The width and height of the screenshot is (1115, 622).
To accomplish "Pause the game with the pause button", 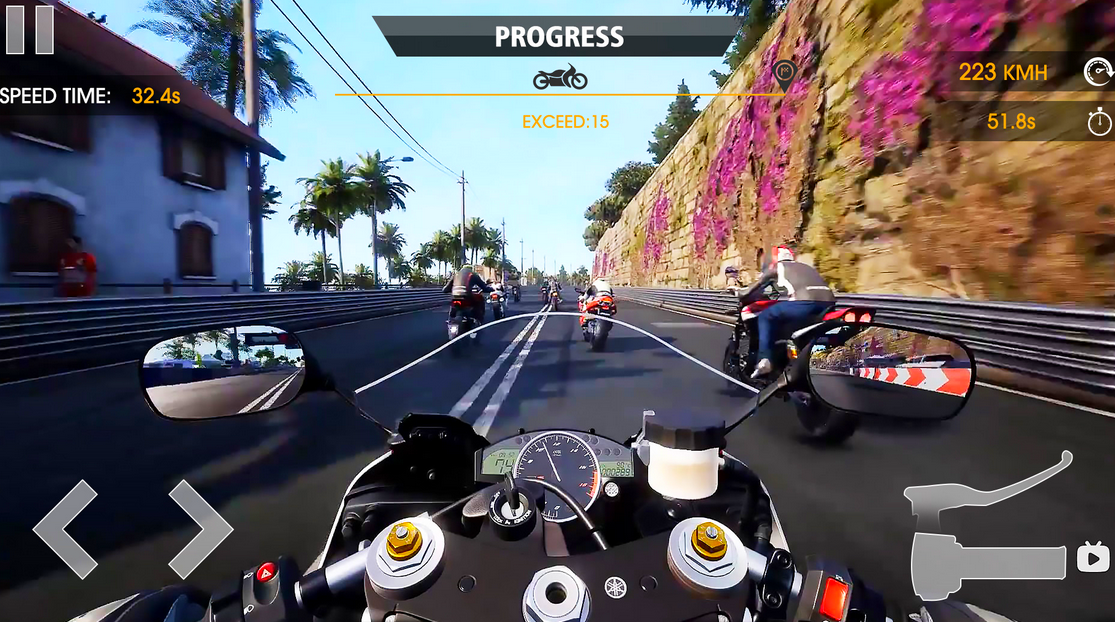I will click(29, 29).
